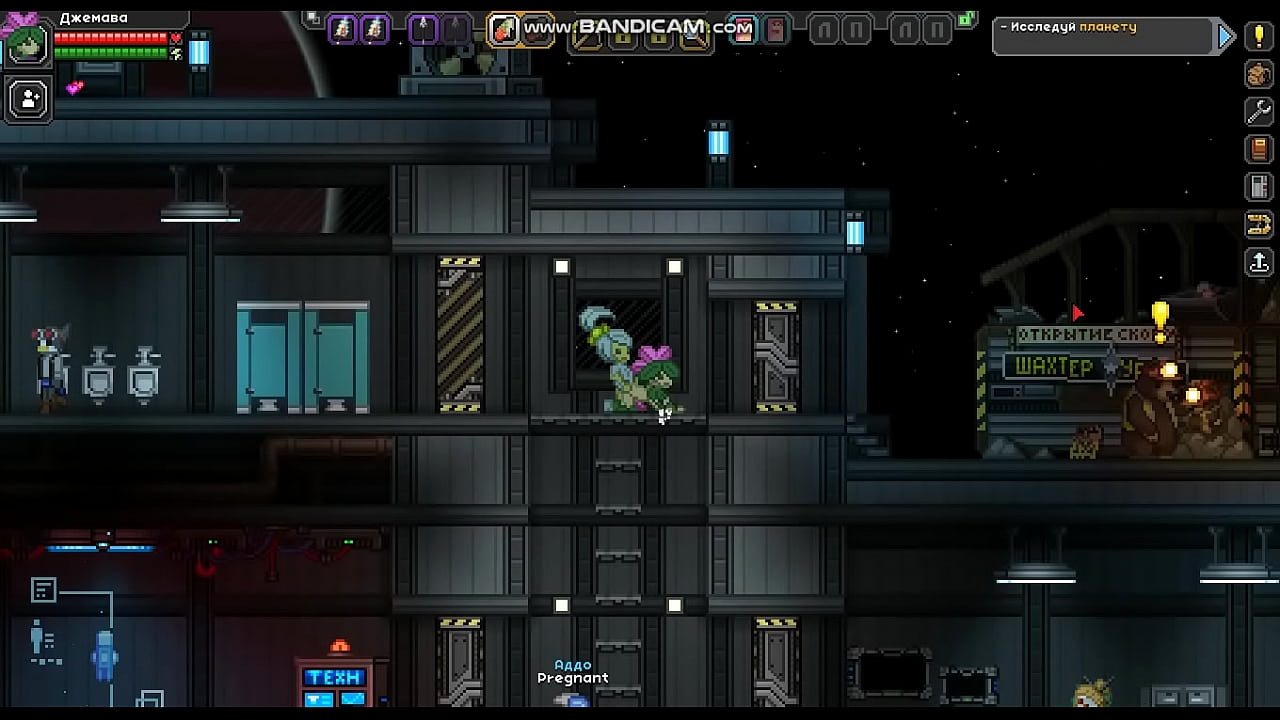The height and width of the screenshot is (720, 1280).
Task: Open the quest log exclamation icon
Action: (x=1258, y=37)
